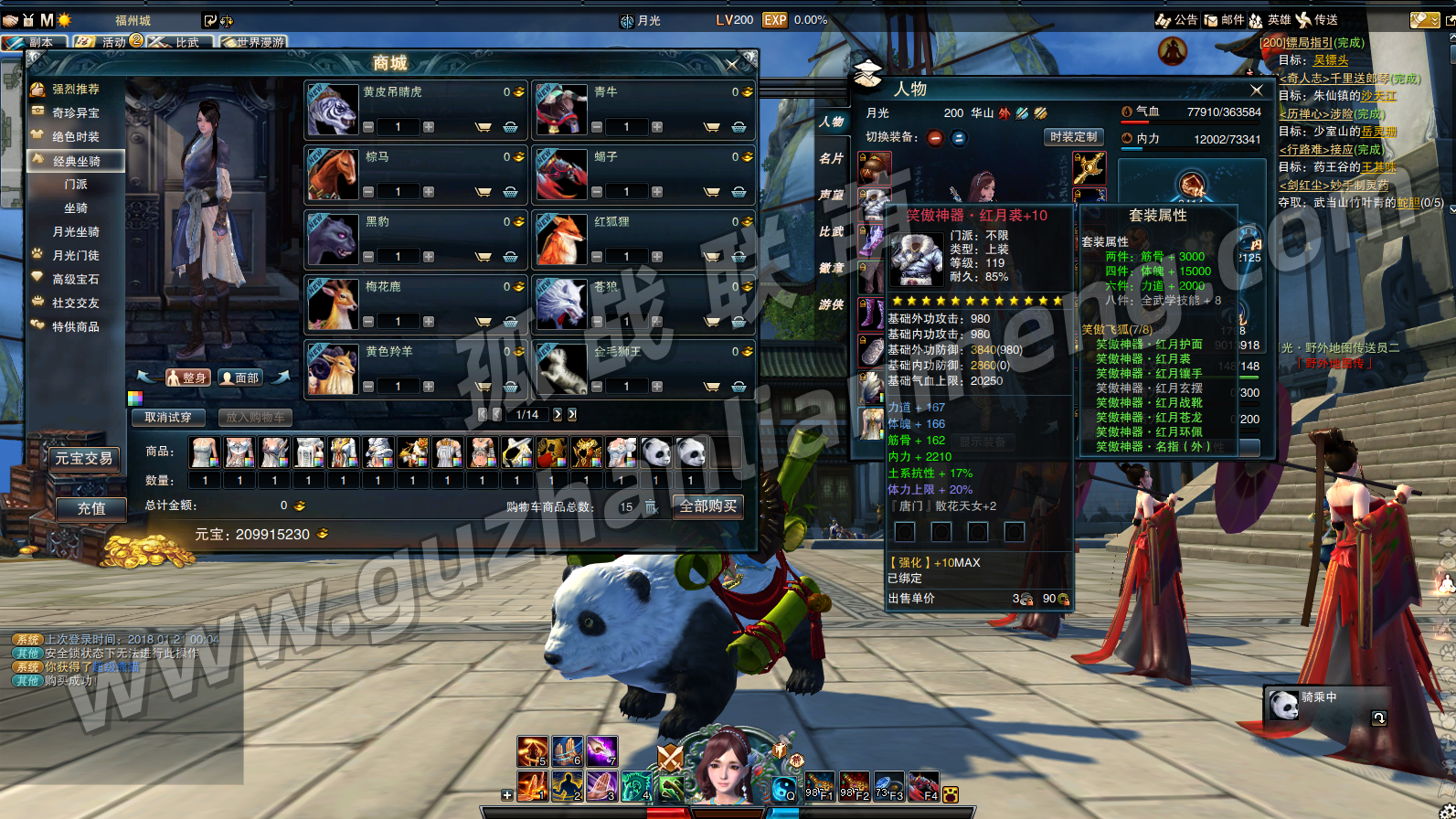
Task: Open the 公告 announcements button
Action: coord(1177,20)
